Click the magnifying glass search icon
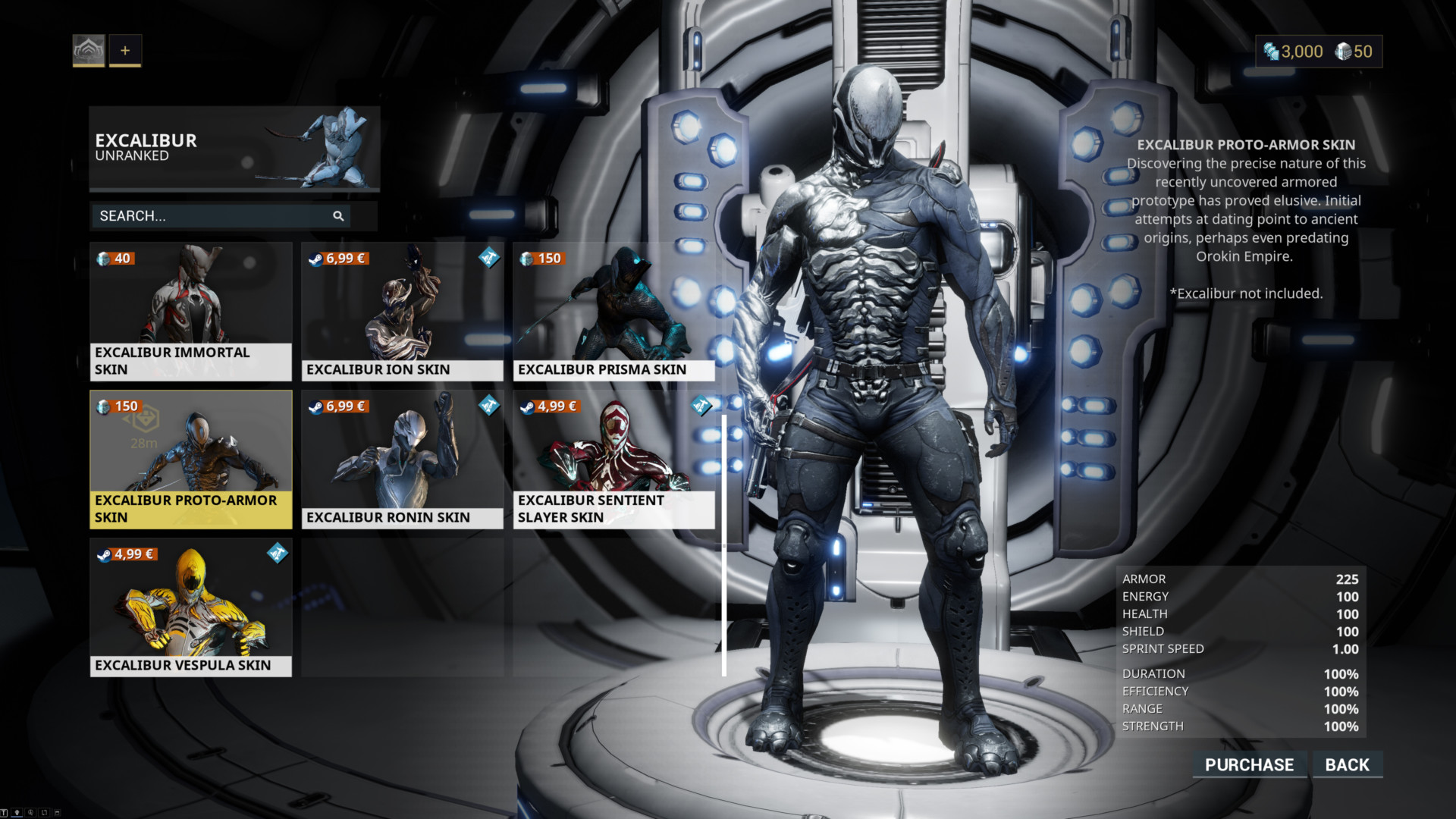1456x819 pixels. coord(338,216)
